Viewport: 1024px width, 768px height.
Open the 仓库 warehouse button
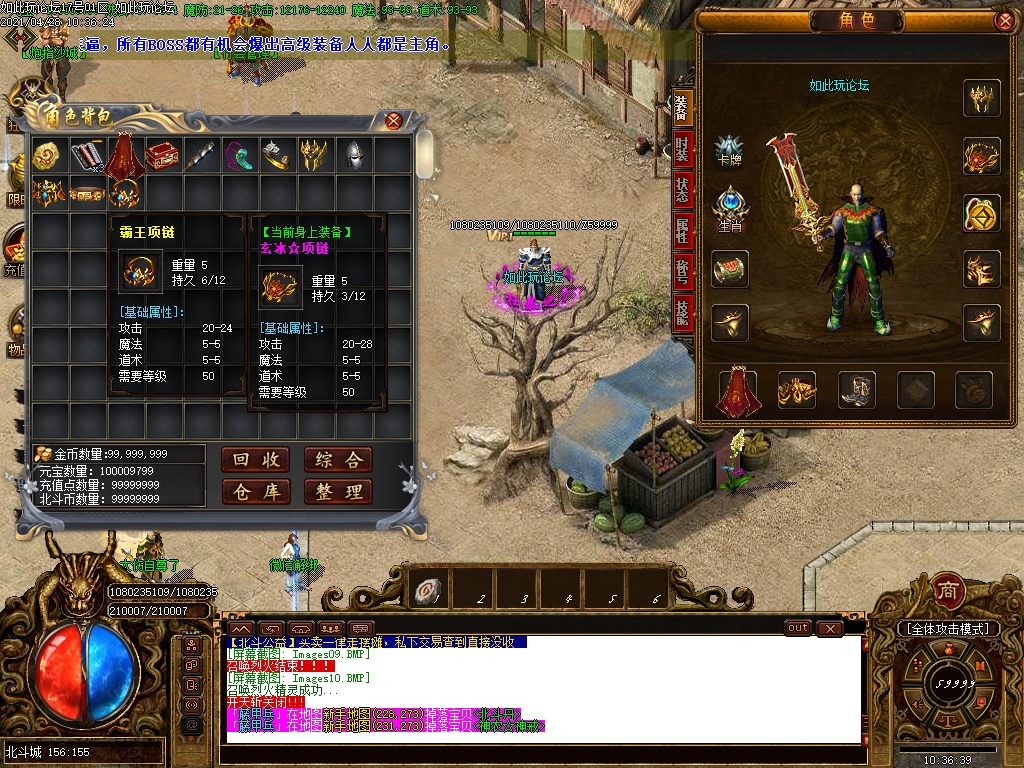(256, 492)
